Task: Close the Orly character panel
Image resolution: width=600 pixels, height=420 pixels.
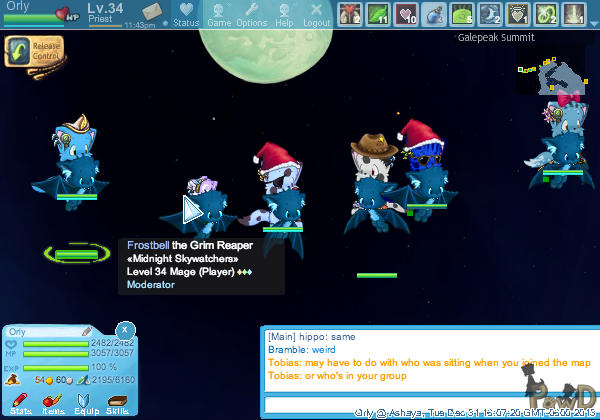Action: coord(124,328)
